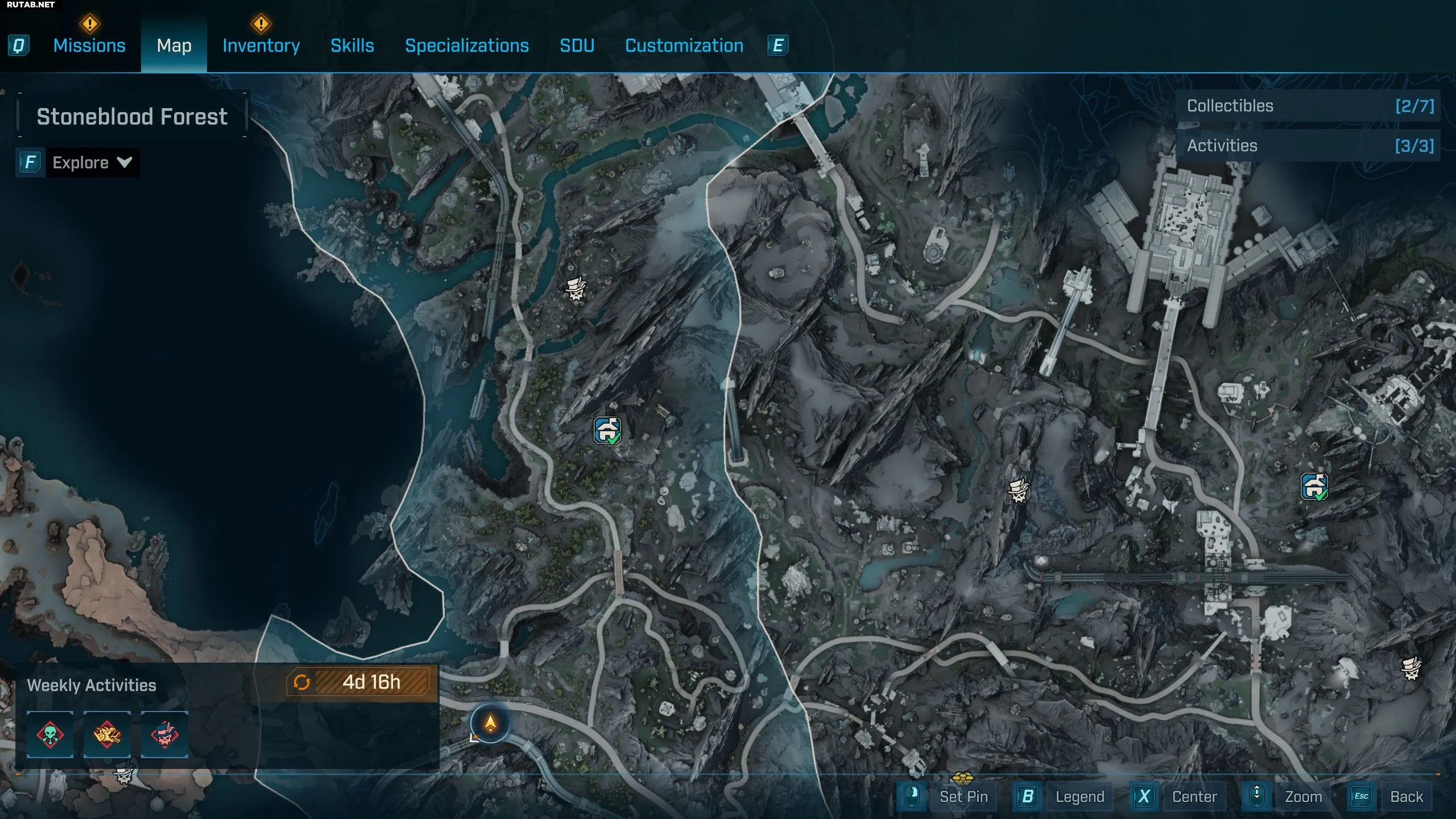Open the SDU tab
Screen dimensions: 1456x819
[x=577, y=45]
